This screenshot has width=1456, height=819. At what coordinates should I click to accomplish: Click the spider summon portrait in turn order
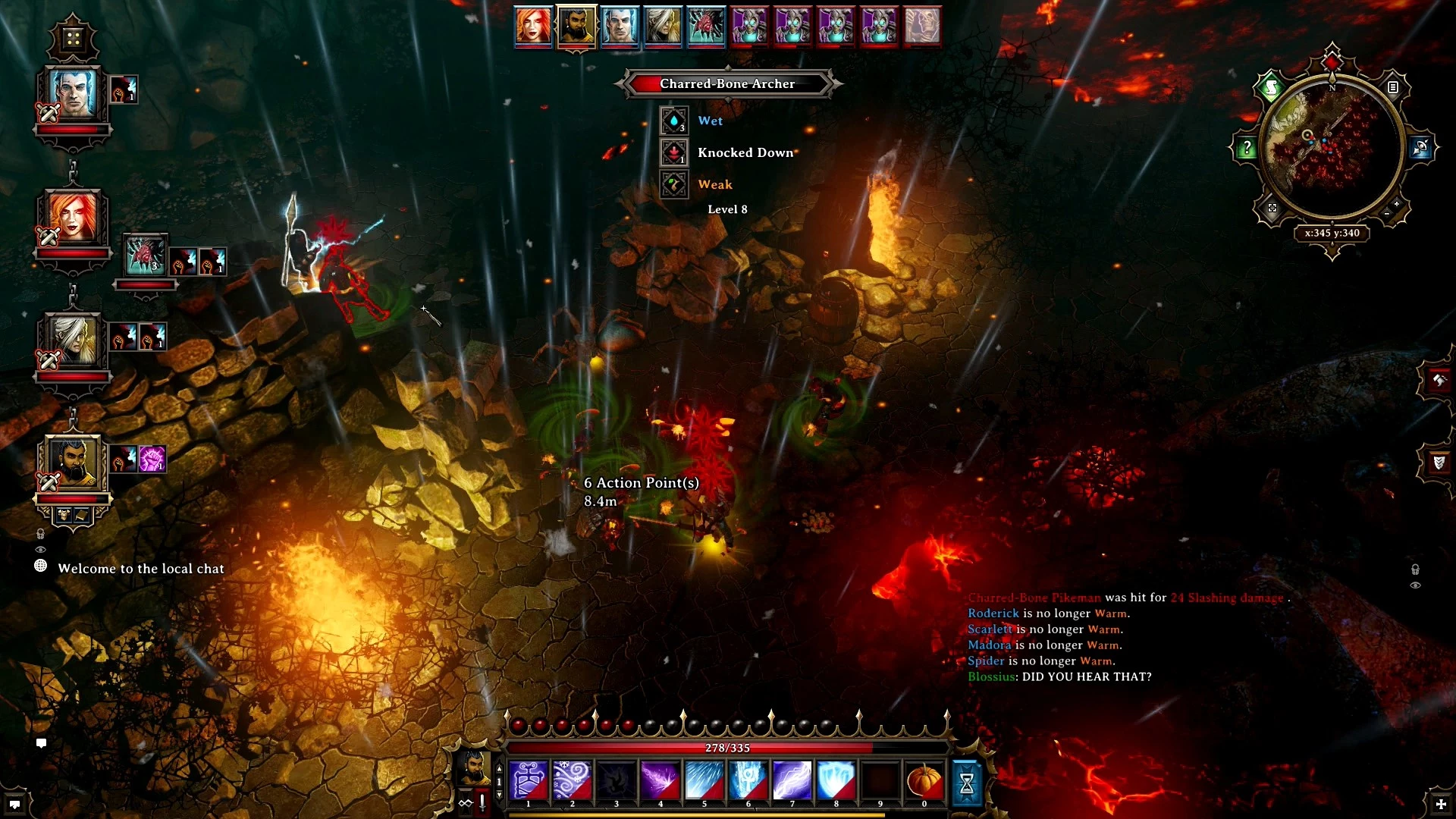coord(707,26)
